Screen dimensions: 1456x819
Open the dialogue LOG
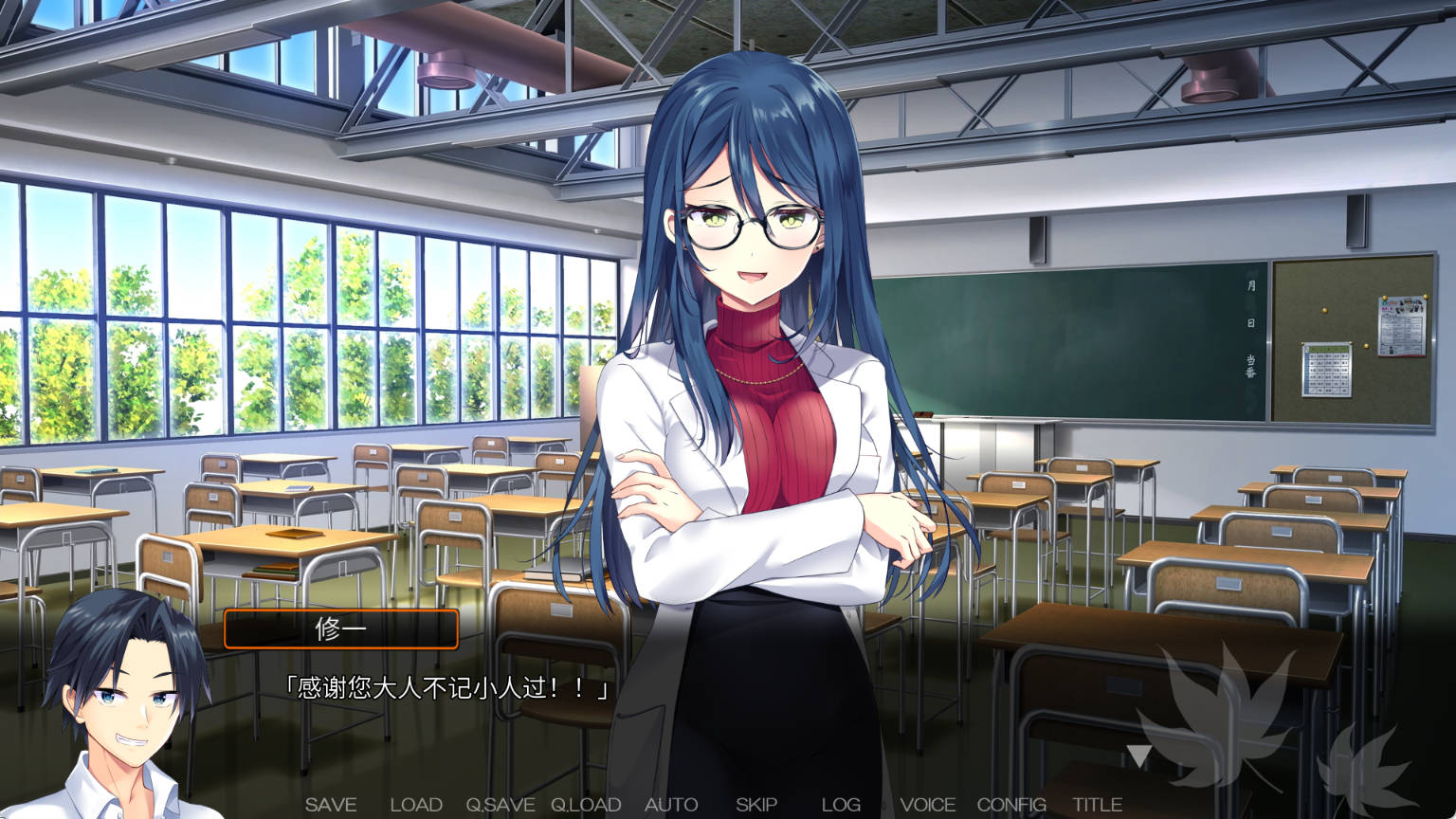click(x=841, y=805)
